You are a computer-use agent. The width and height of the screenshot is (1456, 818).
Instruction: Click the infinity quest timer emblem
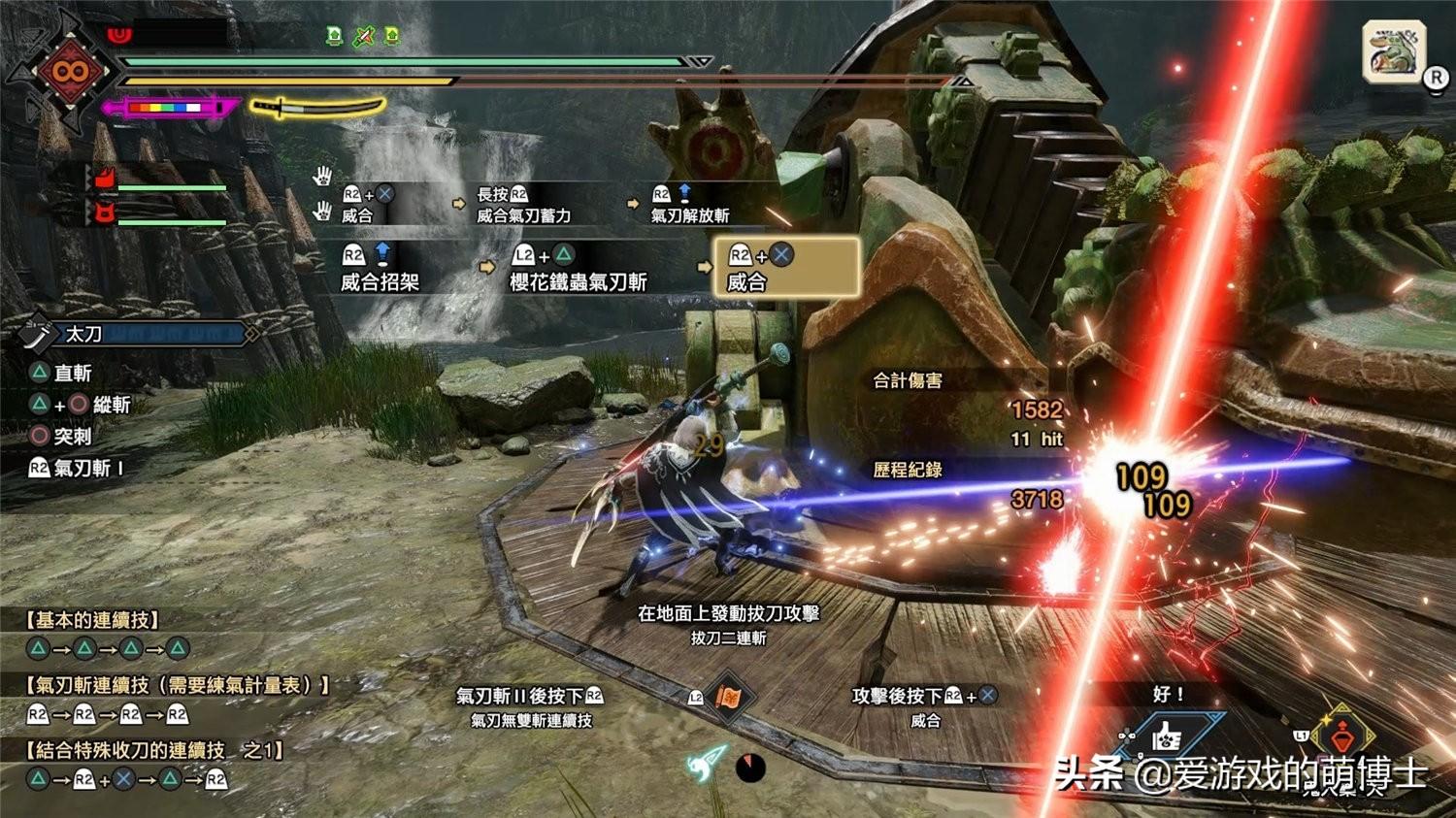click(x=70, y=71)
